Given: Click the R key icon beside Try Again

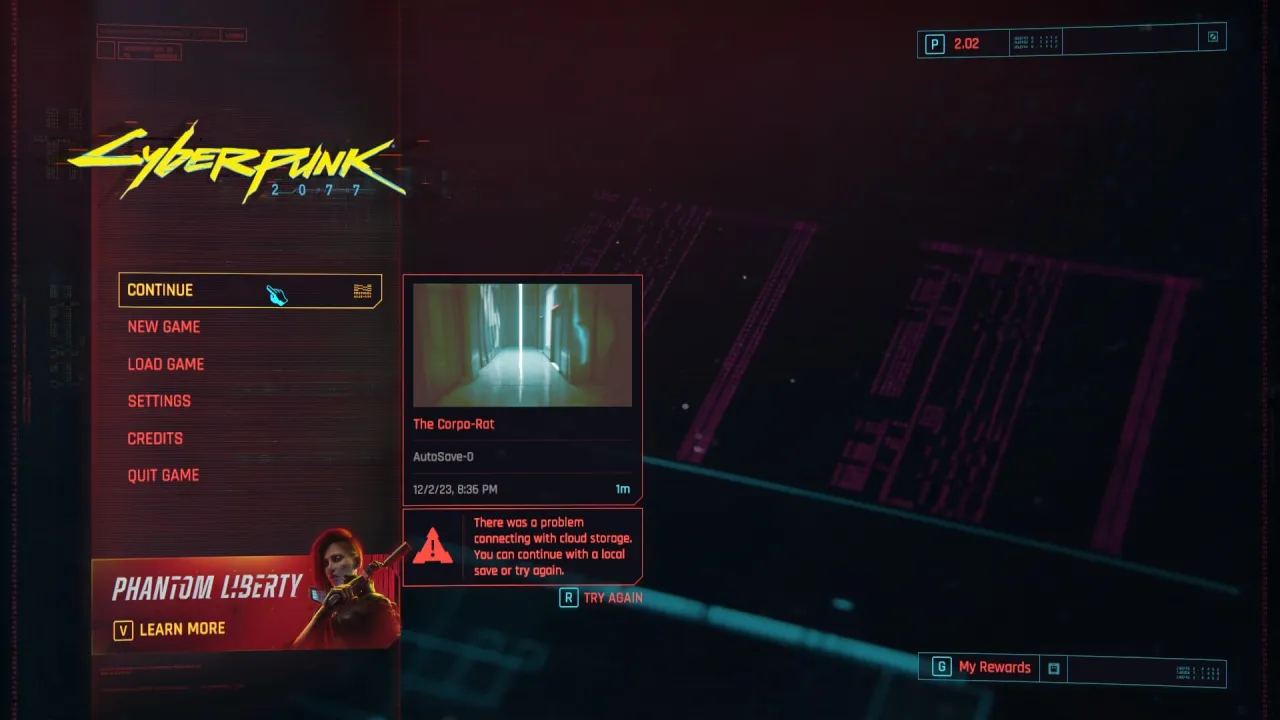Looking at the screenshot, I should tap(568, 597).
